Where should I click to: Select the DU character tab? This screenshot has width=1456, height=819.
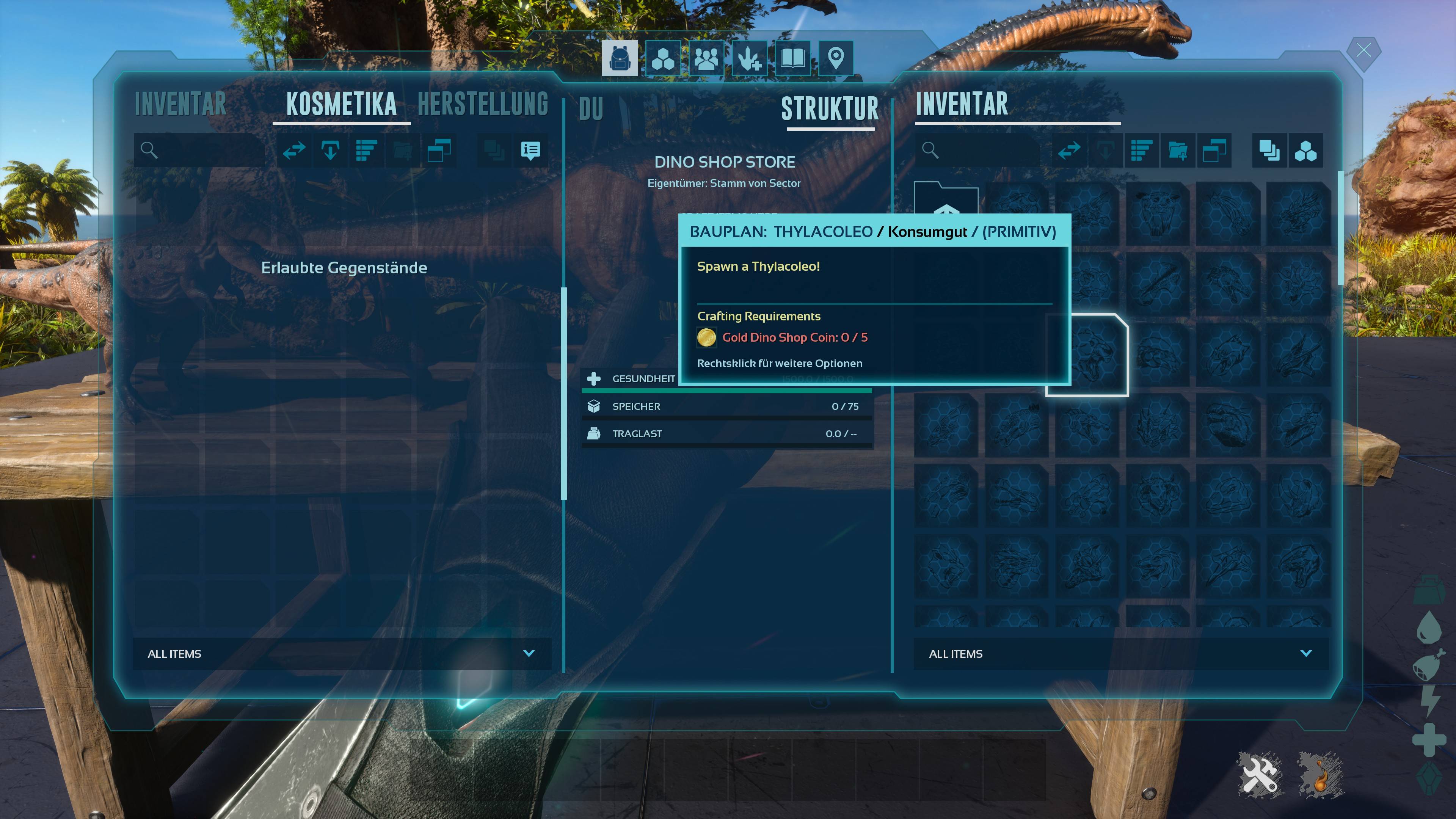coord(591,109)
